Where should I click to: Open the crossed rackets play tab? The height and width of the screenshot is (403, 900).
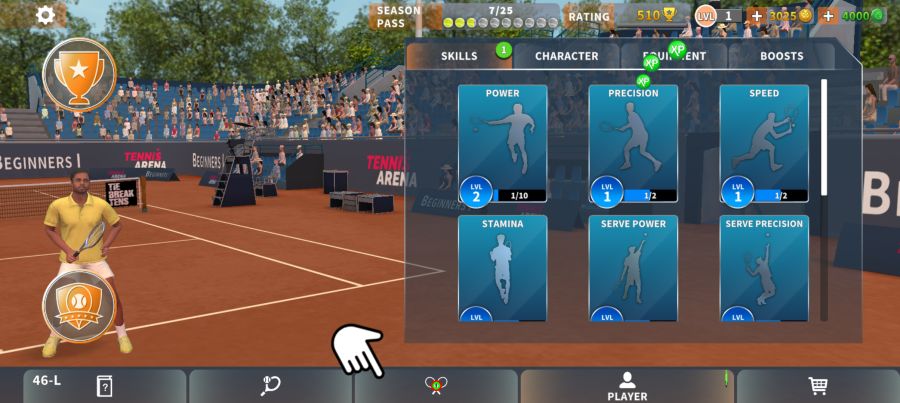click(436, 386)
